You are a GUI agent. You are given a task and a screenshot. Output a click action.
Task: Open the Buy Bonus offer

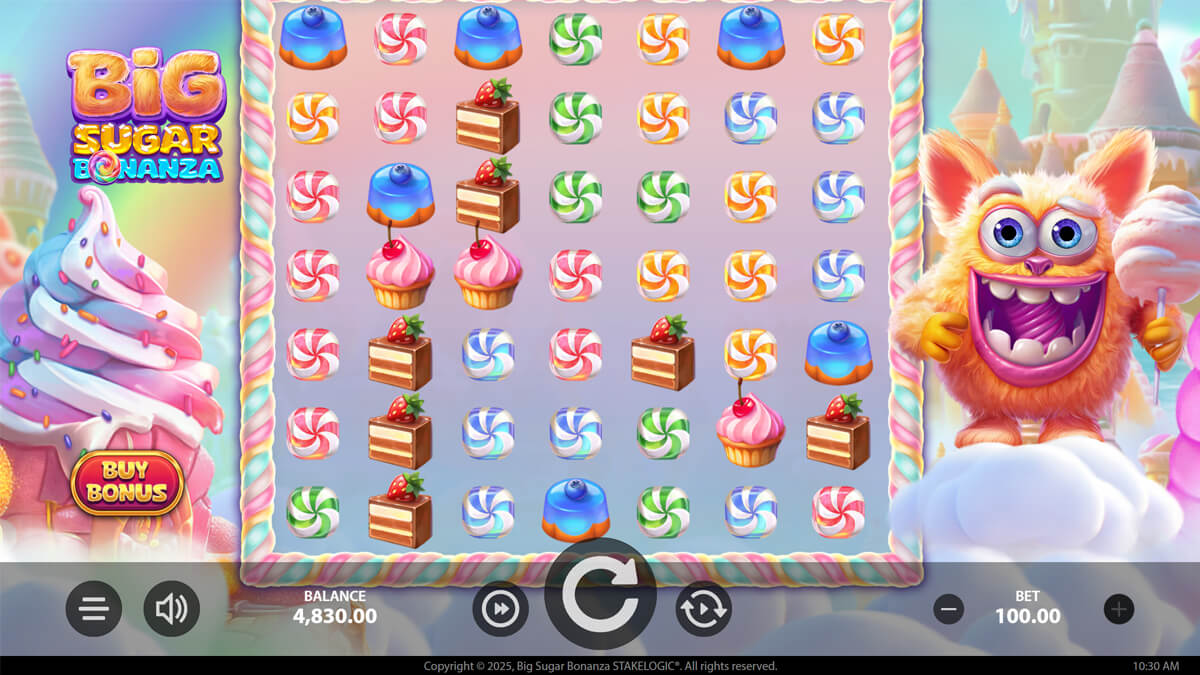pyautogui.click(x=127, y=482)
